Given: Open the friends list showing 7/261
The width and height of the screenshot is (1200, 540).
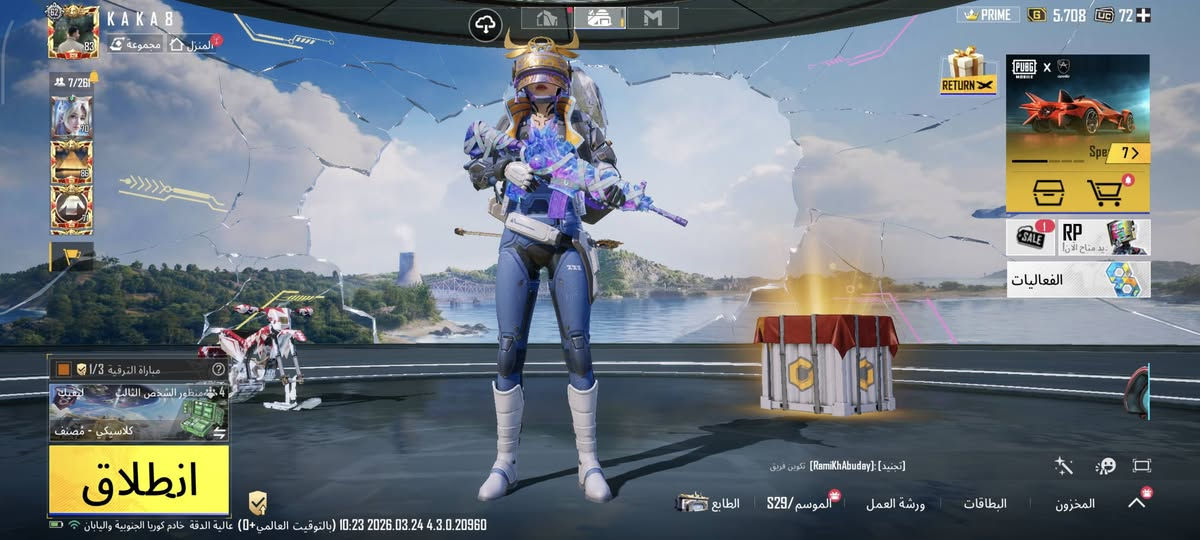Looking at the screenshot, I should point(71,81).
